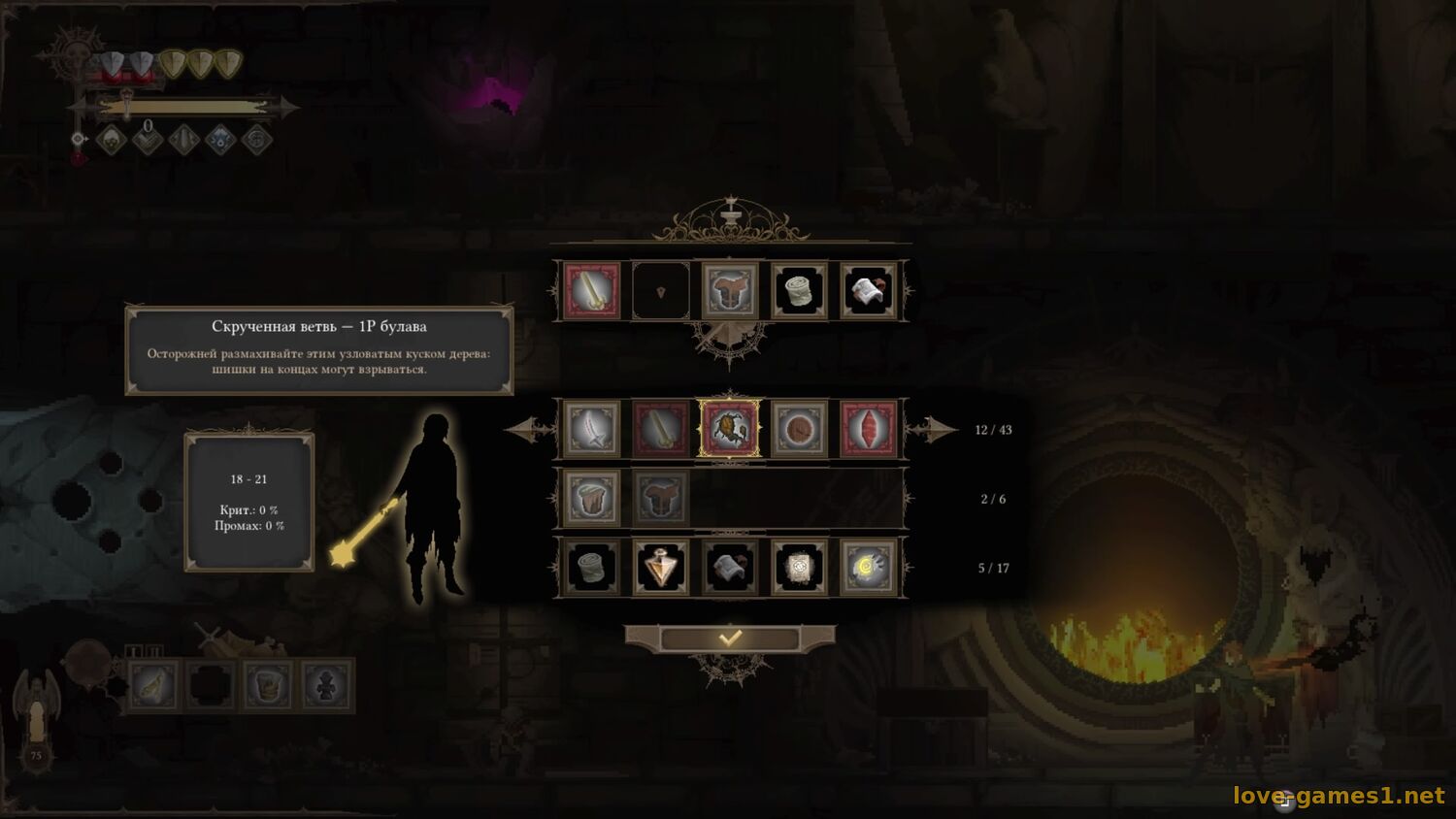Select the highlighted twisted branch mace

730,429
